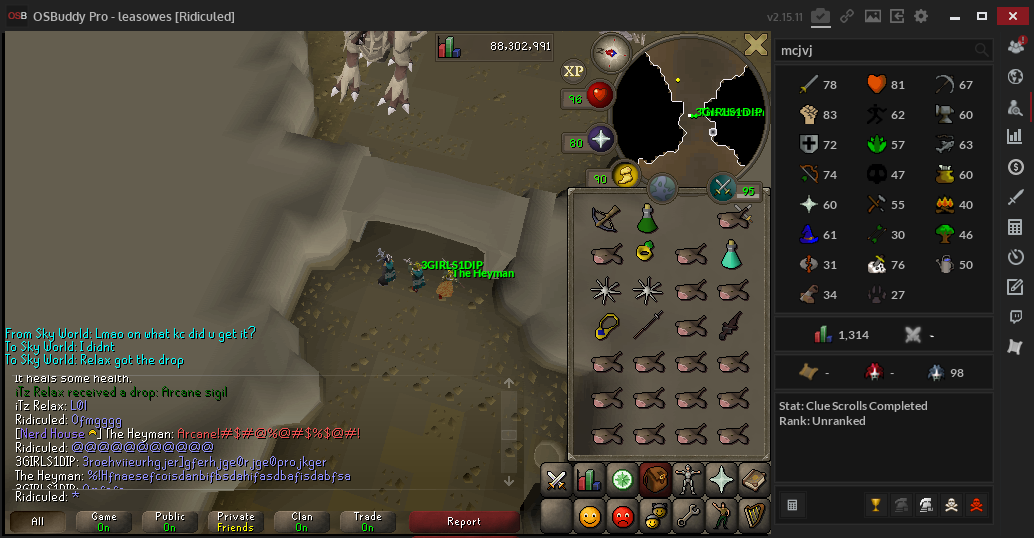Close the OSBuddy window
This screenshot has height=538, width=1034.
pos(1014,16)
